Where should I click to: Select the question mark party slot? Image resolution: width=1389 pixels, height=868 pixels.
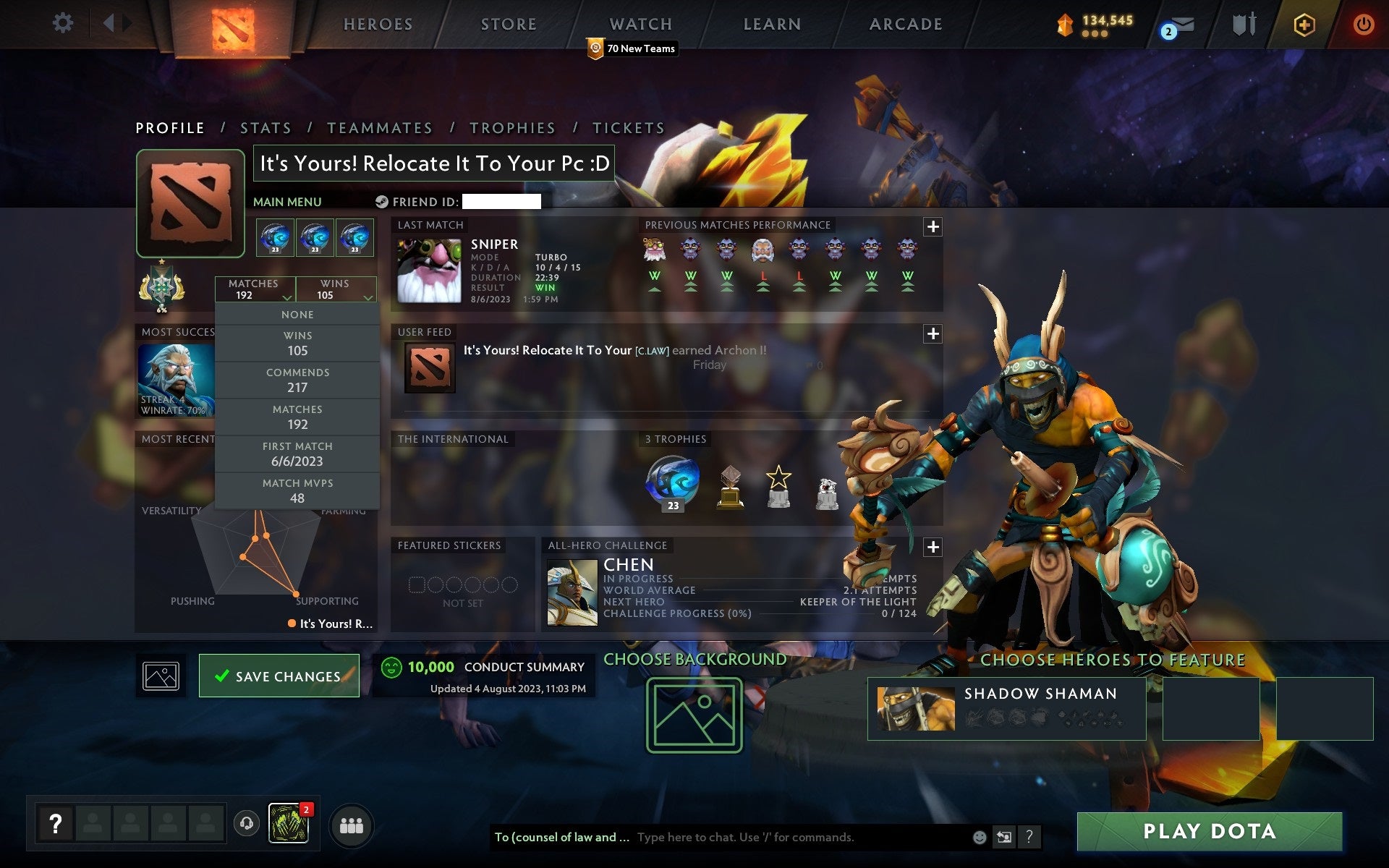coord(56,822)
